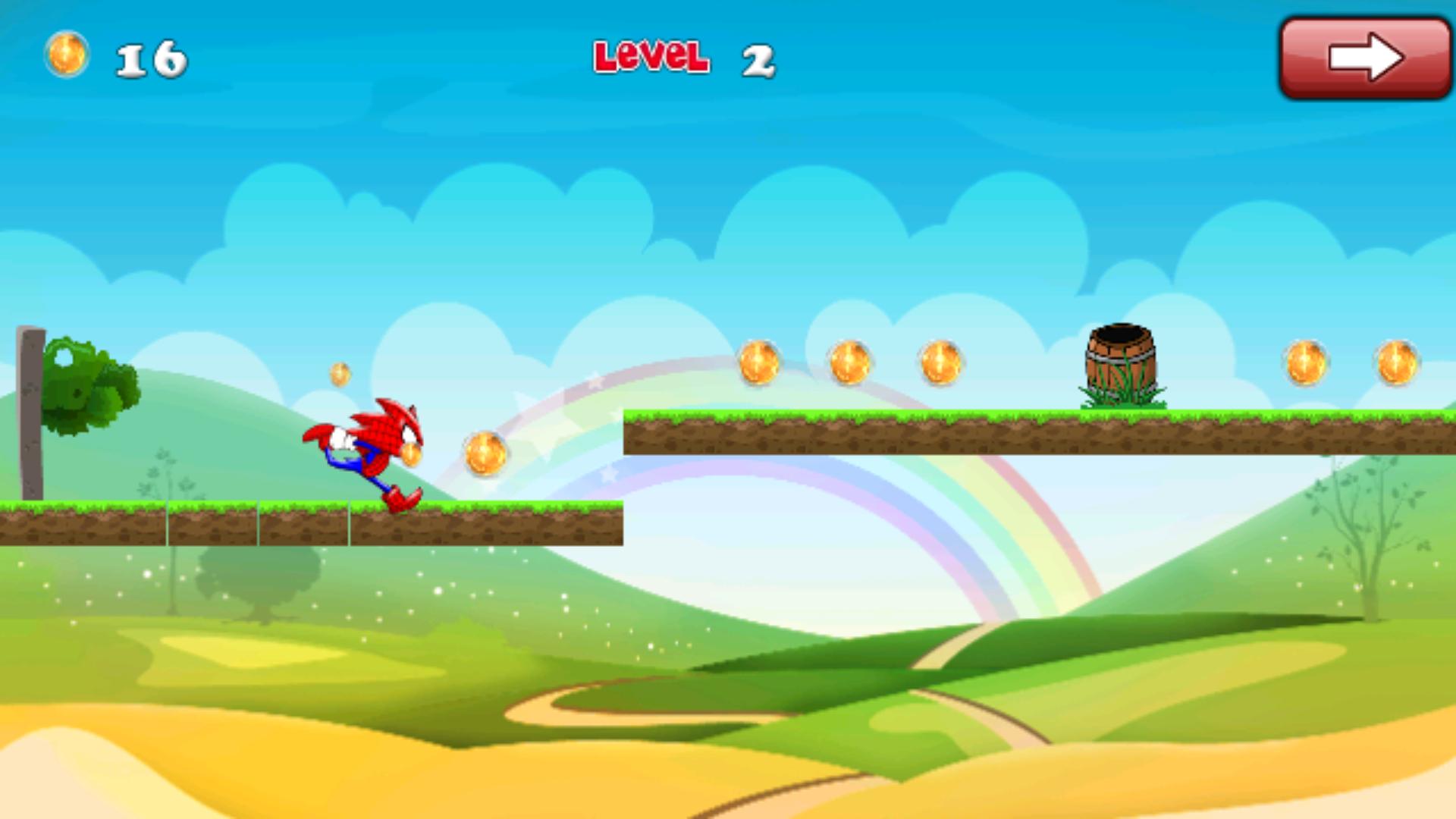Click the coin counter icon in top left
The image size is (1456, 819).
pos(67,55)
